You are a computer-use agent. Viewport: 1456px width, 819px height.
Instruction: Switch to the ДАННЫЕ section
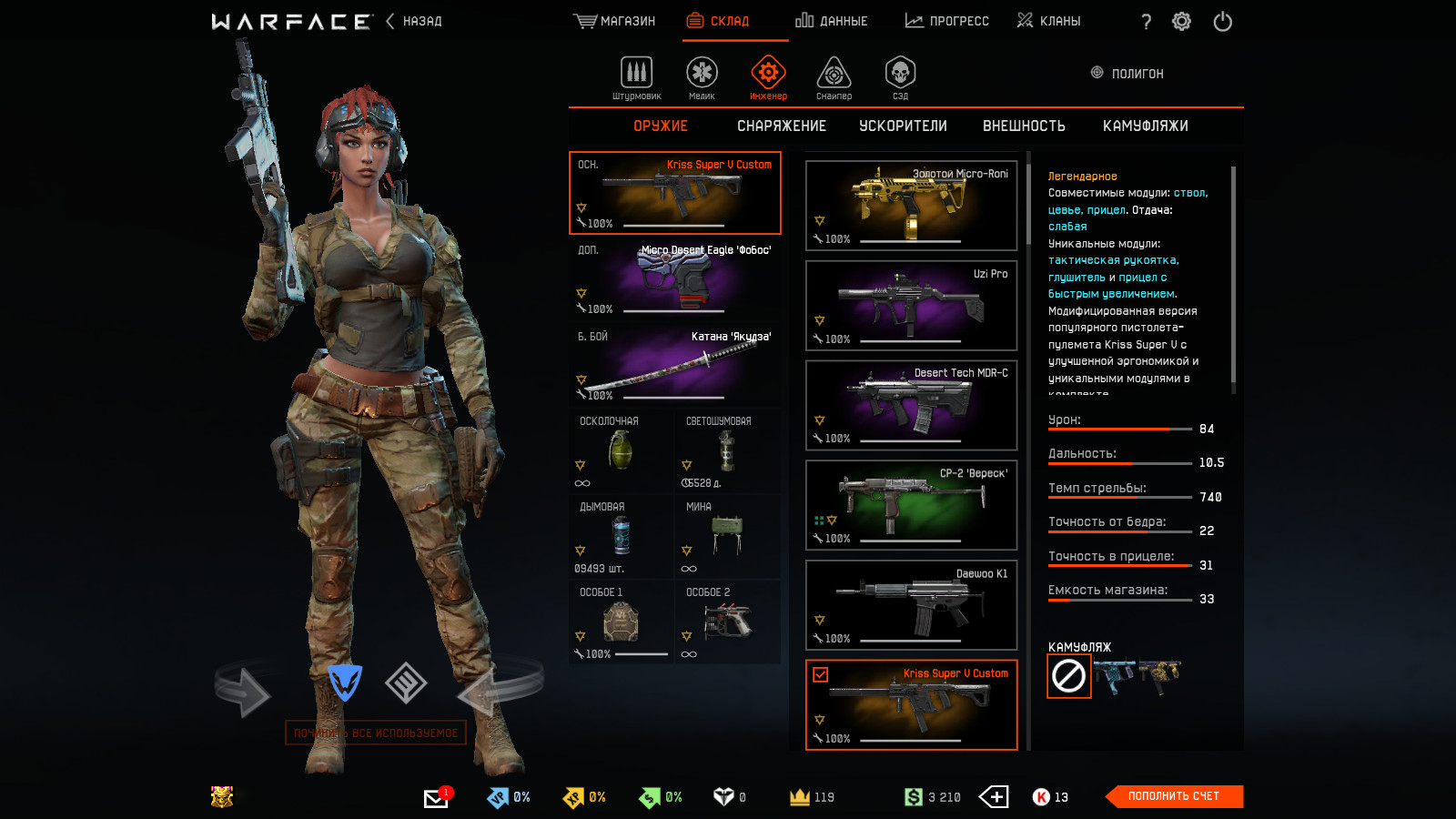pyautogui.click(x=832, y=21)
